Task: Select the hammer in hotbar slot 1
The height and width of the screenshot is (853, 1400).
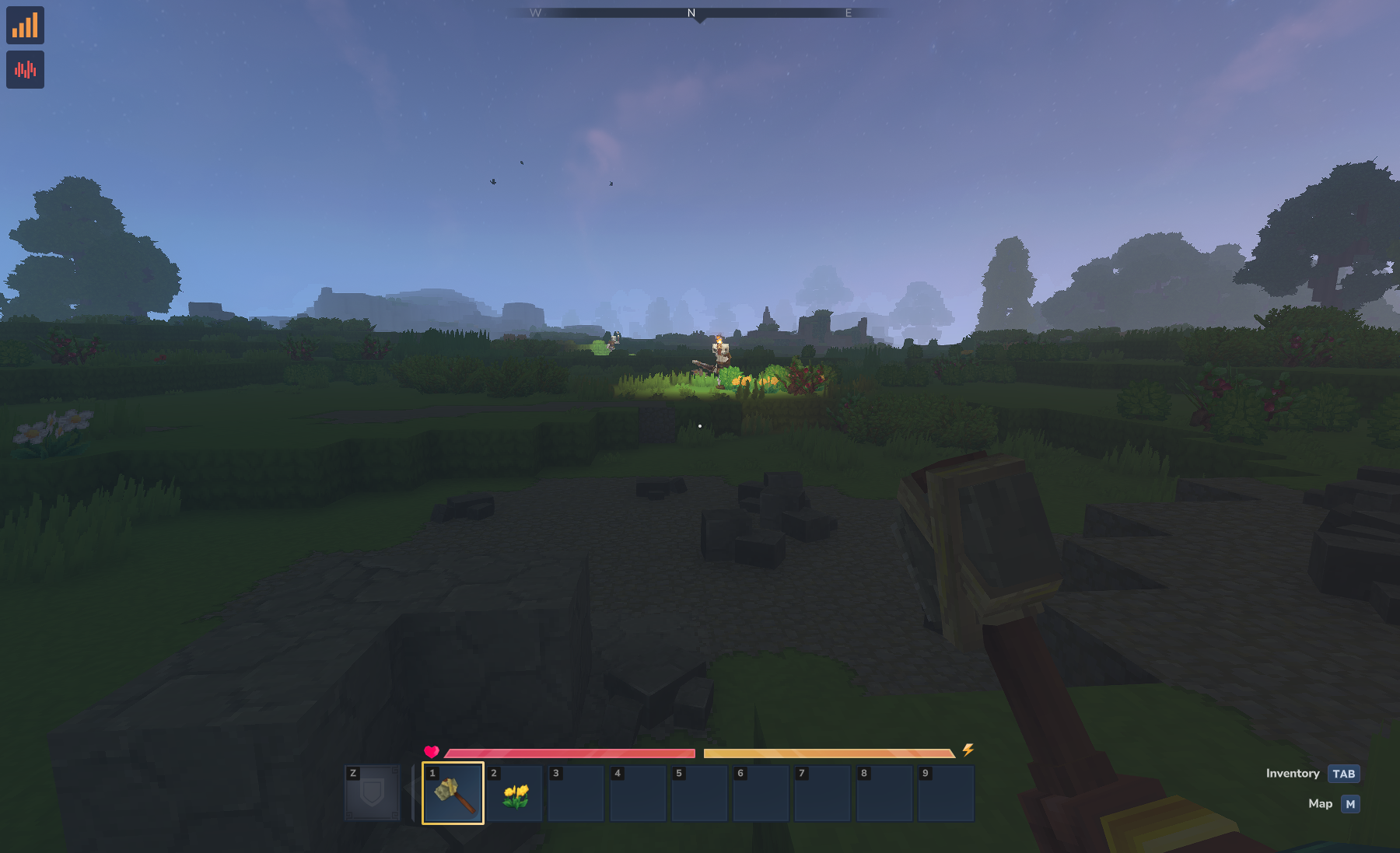Action: [453, 793]
